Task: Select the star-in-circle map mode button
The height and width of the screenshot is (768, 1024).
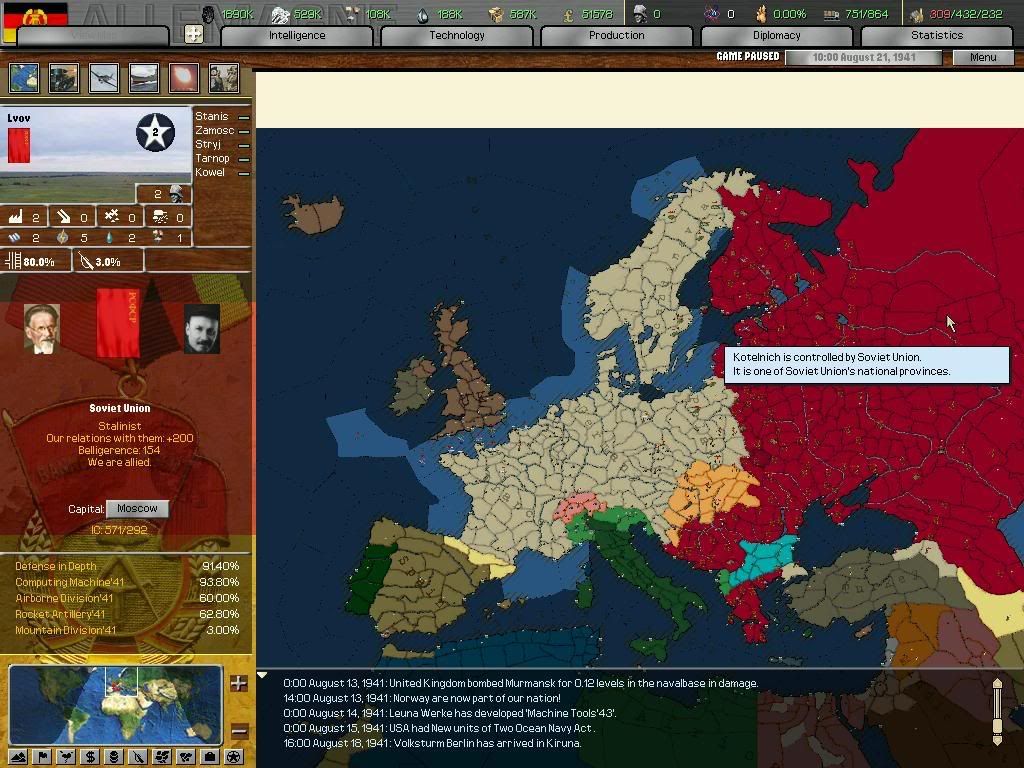Action: tap(233, 756)
